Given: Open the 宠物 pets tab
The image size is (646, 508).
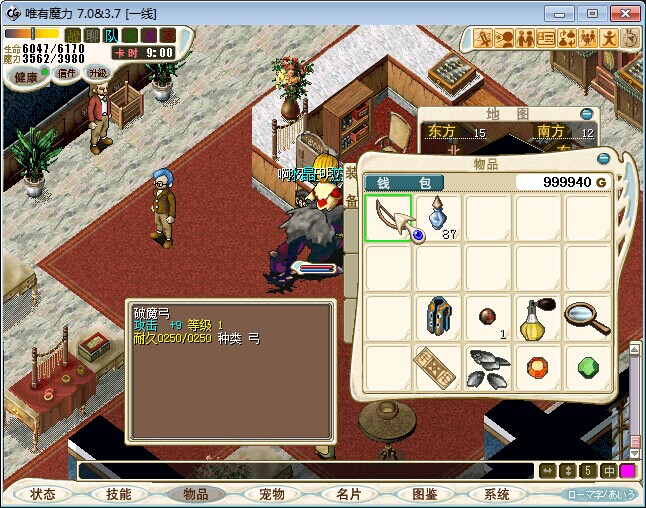Looking at the screenshot, I should [271, 494].
